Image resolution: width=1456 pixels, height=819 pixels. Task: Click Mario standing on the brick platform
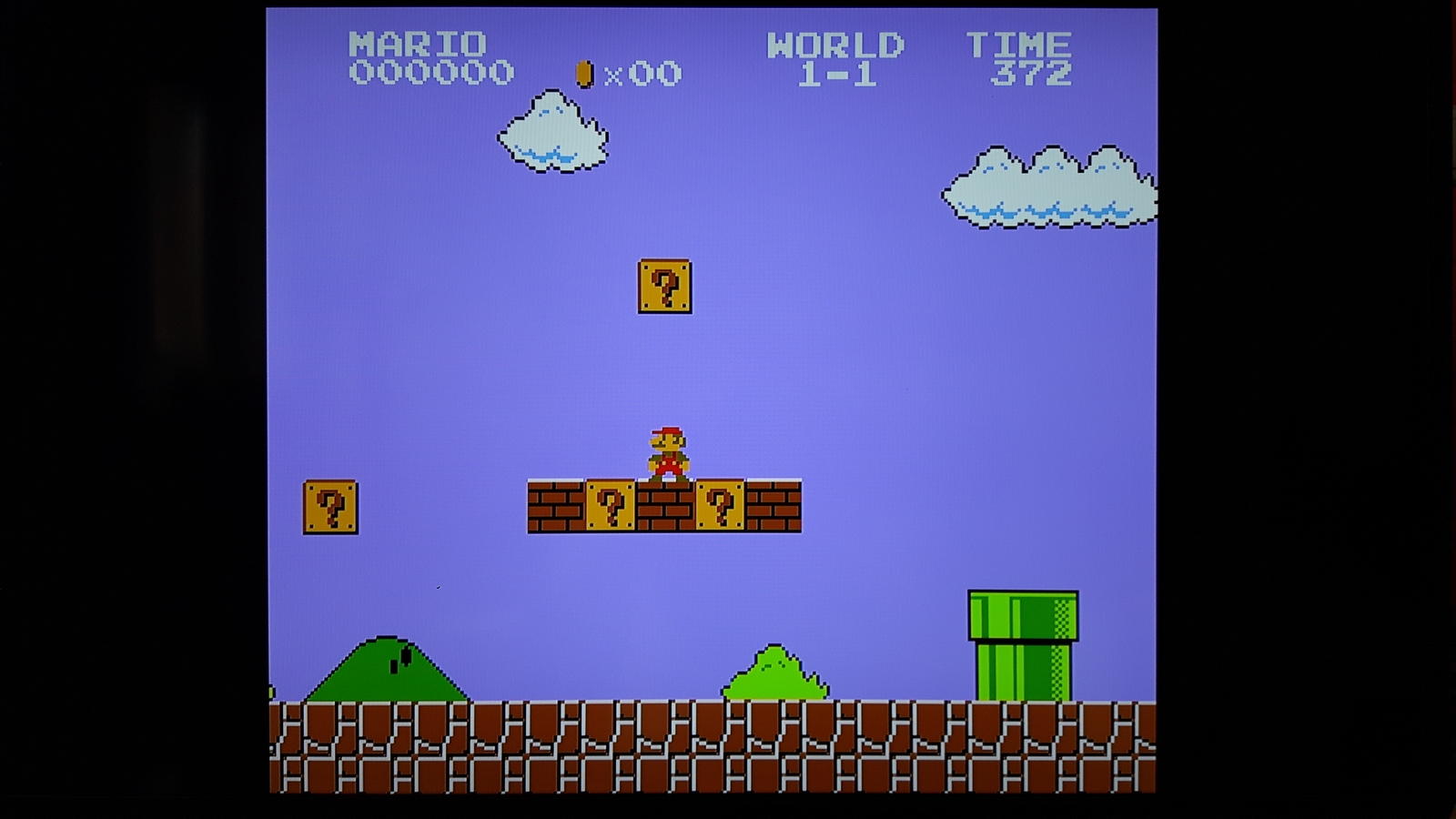(x=668, y=450)
